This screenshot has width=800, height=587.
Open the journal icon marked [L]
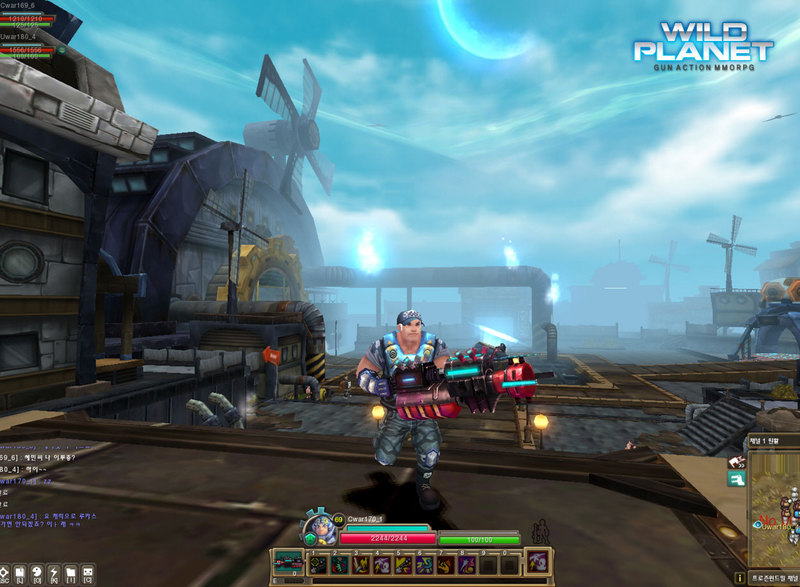(19, 574)
